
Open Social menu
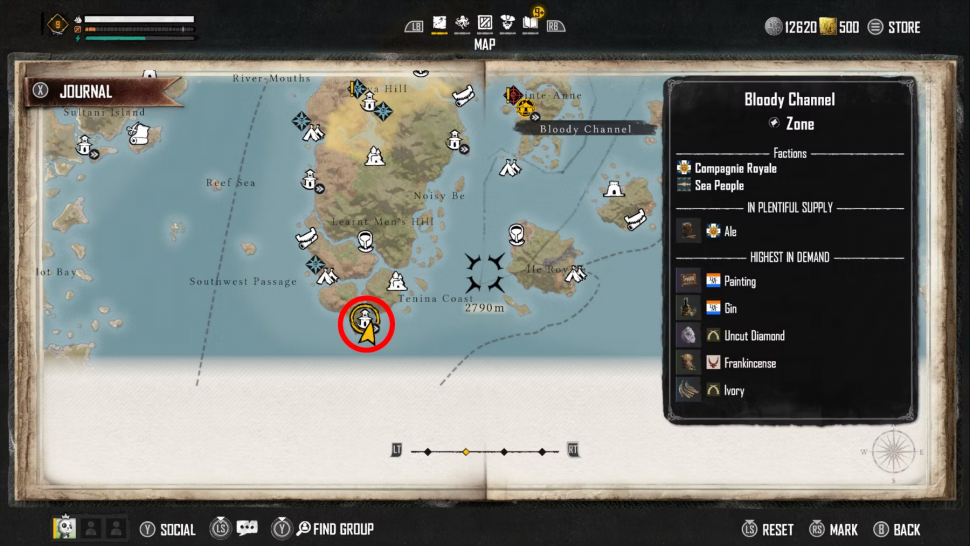point(169,529)
